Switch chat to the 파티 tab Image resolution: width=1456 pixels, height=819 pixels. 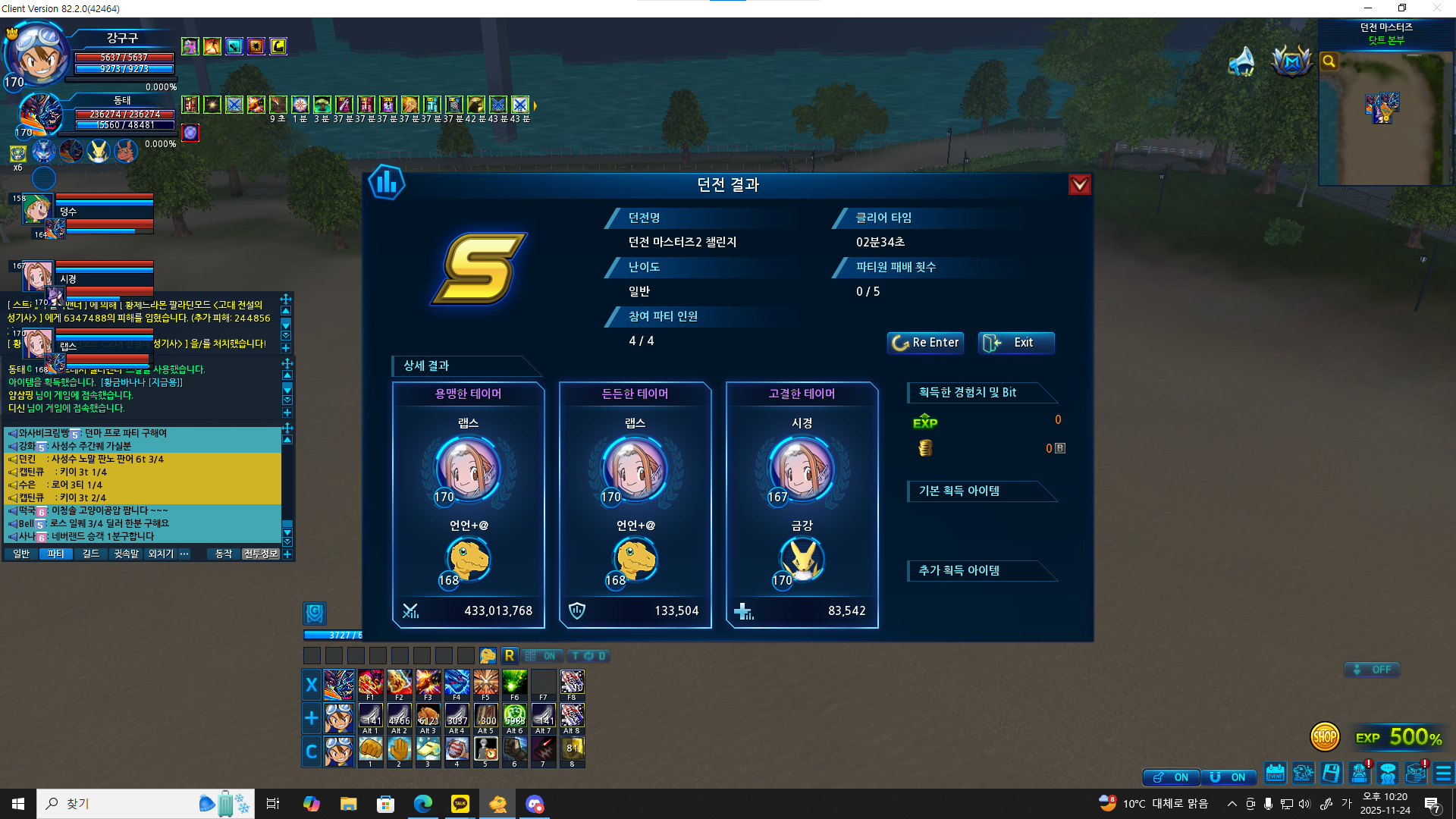coord(56,554)
